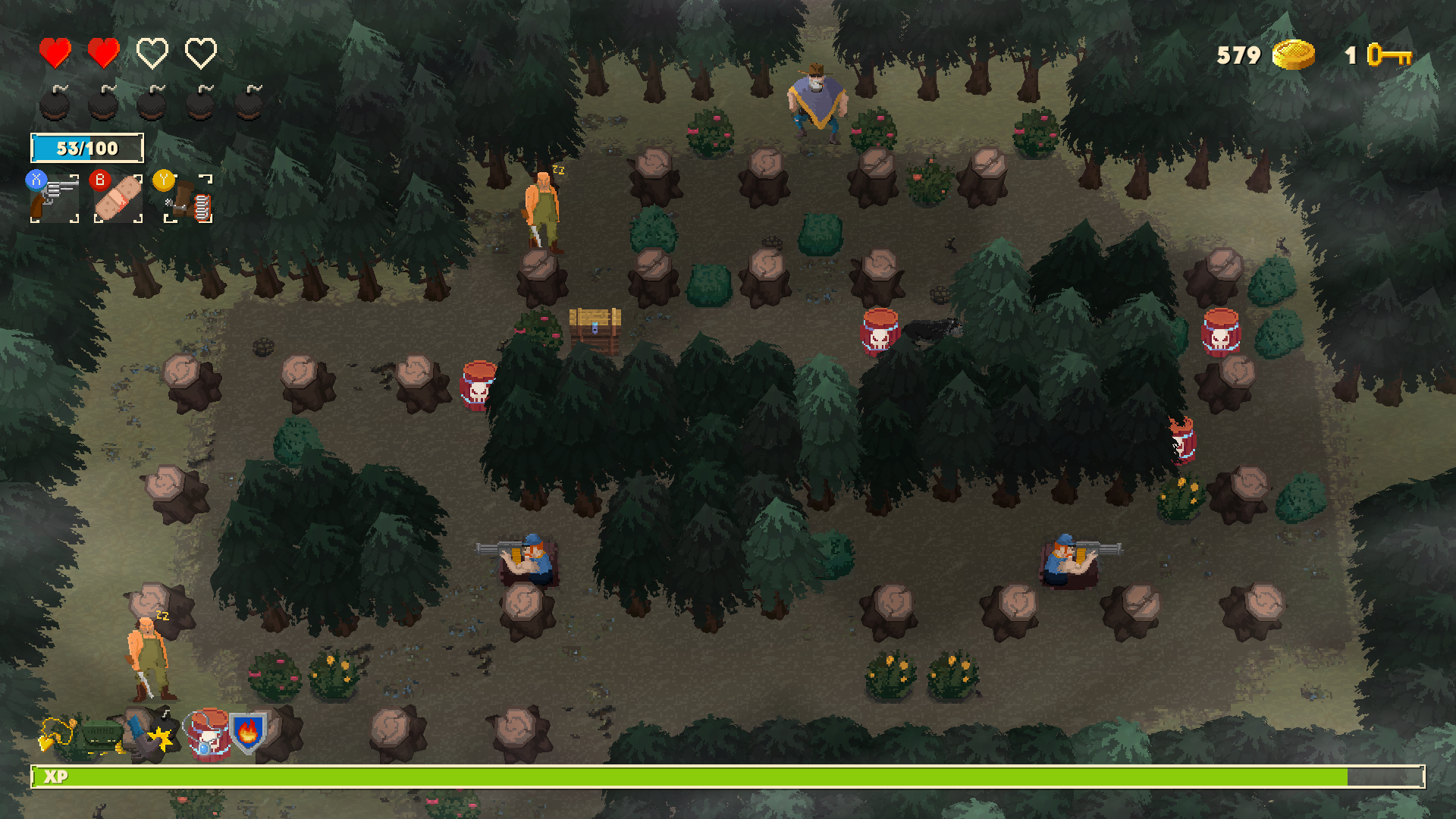Inspect the green ammo box perk
Image resolution: width=1456 pixels, height=819 pixels.
[x=102, y=734]
